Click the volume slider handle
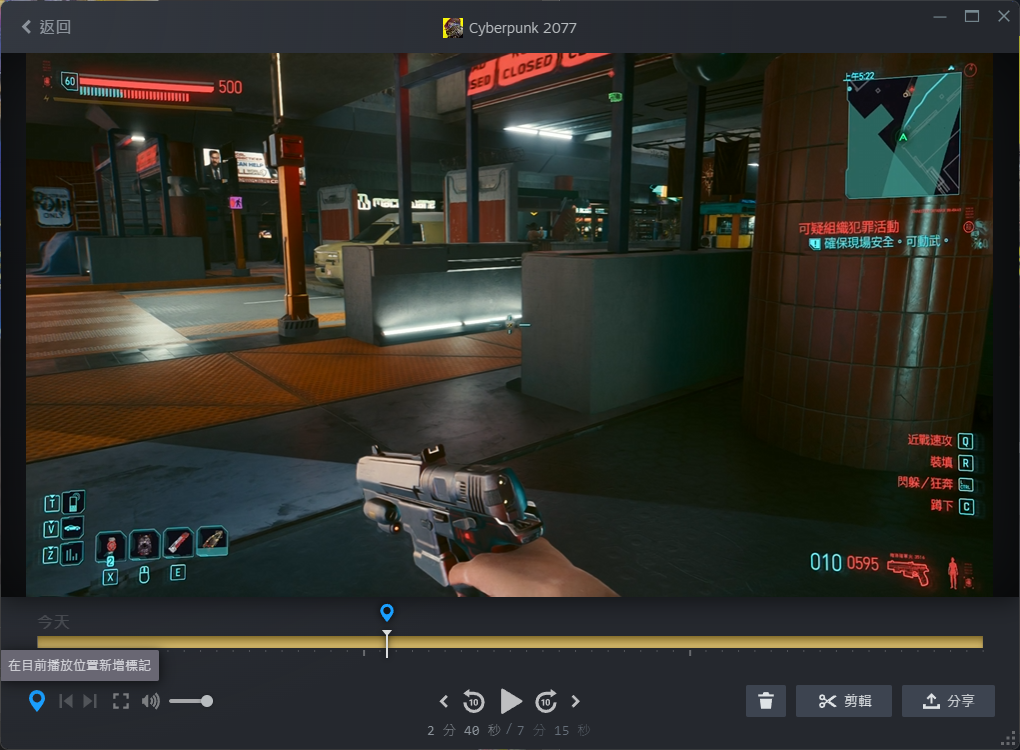Image resolution: width=1020 pixels, height=750 pixels. coord(207,701)
